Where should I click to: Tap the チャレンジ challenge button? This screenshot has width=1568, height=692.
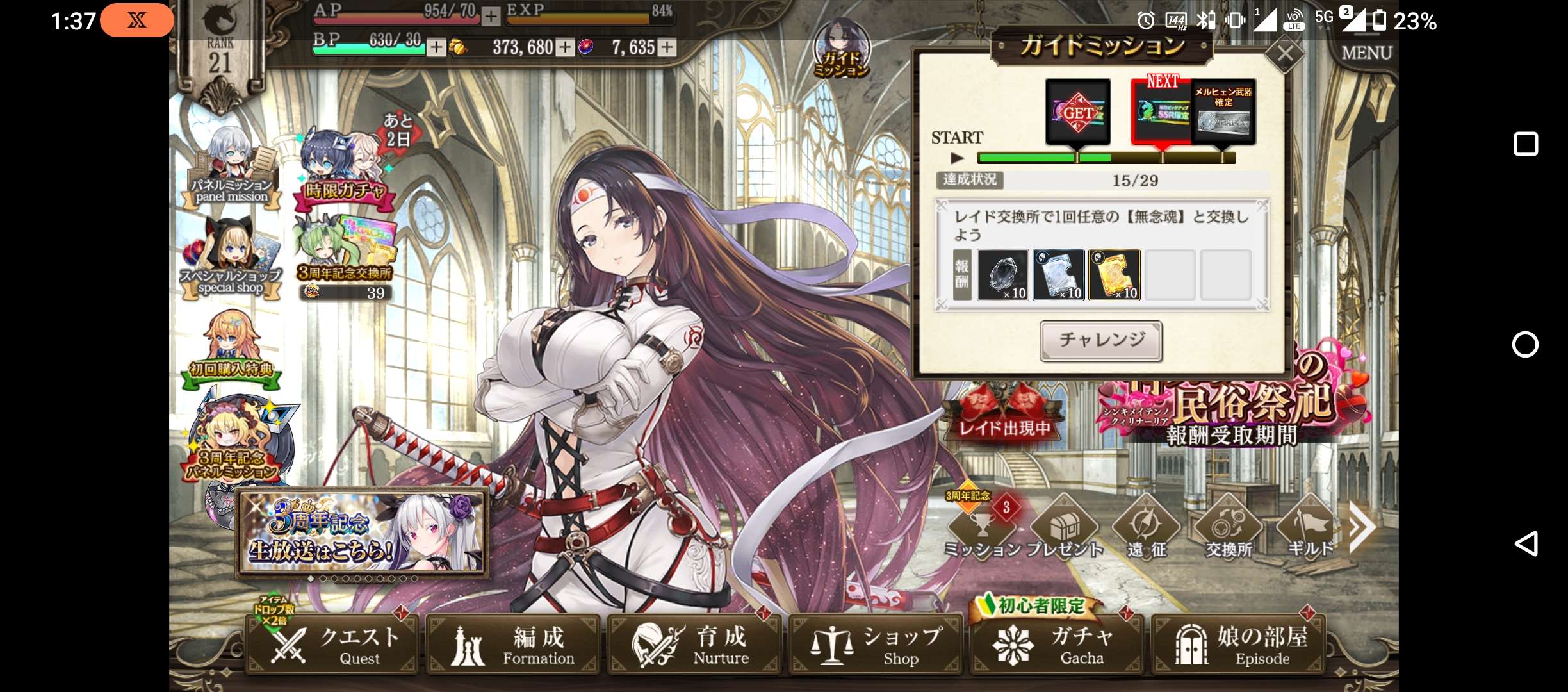(x=1101, y=340)
